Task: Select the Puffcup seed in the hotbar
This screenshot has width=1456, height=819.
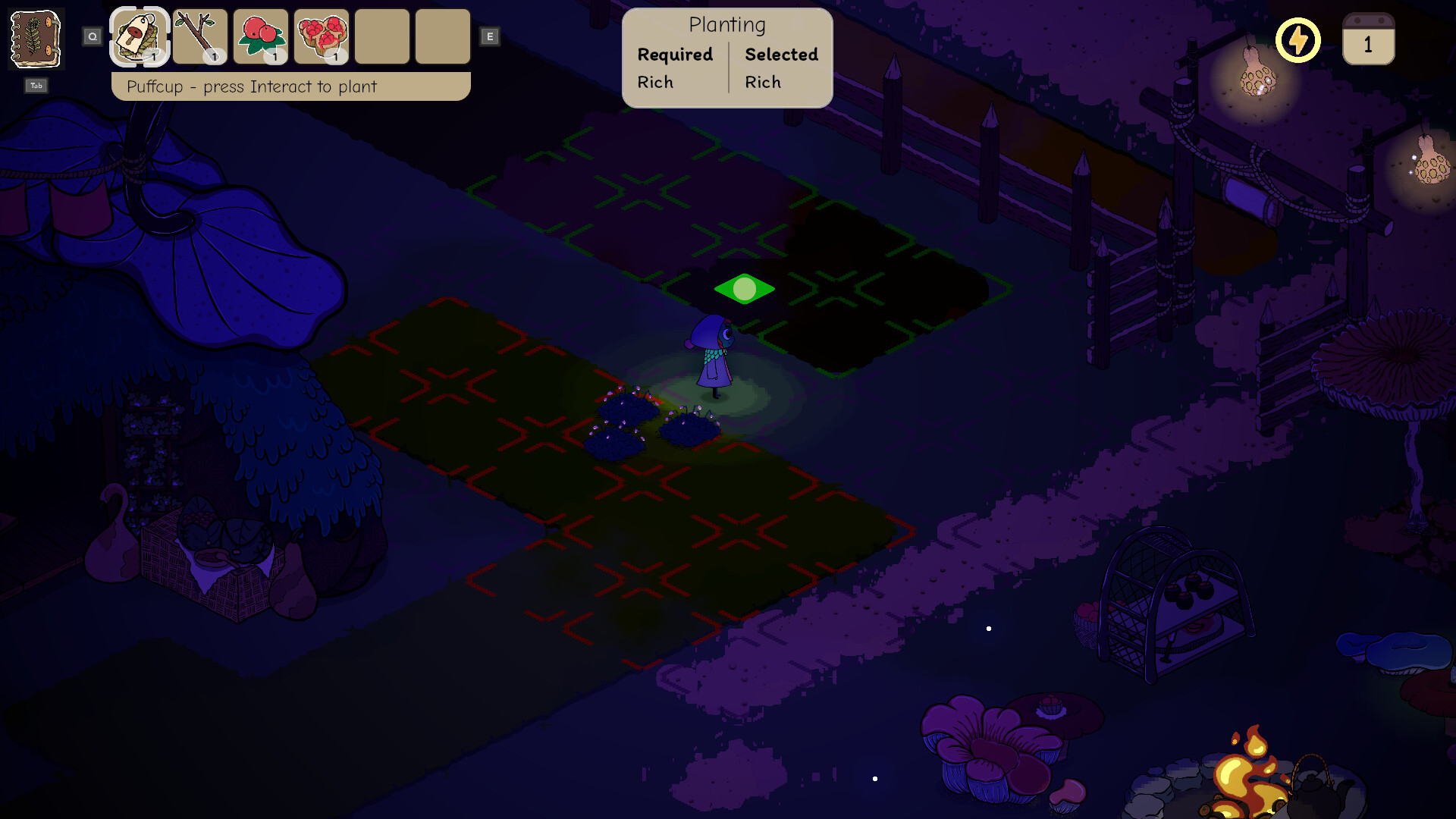Action: tap(138, 36)
